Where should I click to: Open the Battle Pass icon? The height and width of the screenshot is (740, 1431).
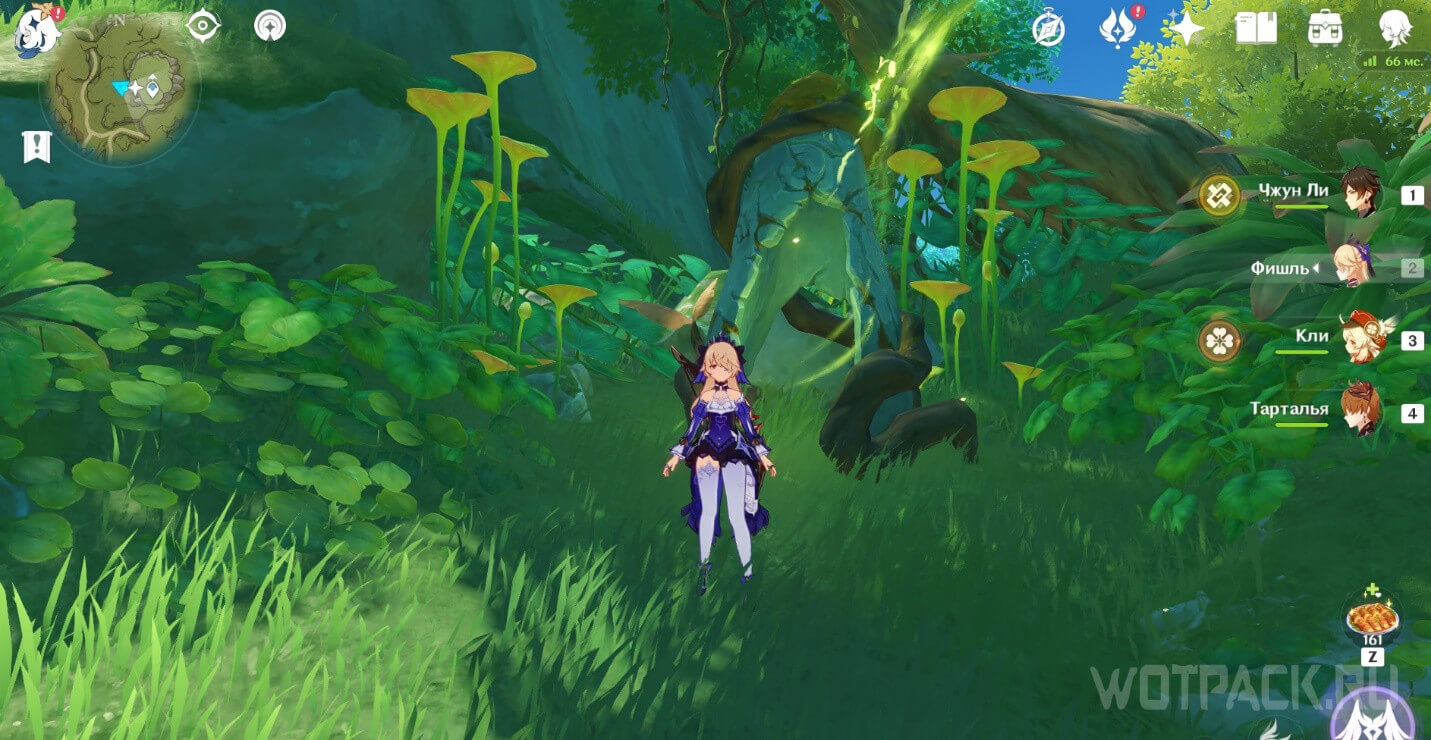[1117, 28]
